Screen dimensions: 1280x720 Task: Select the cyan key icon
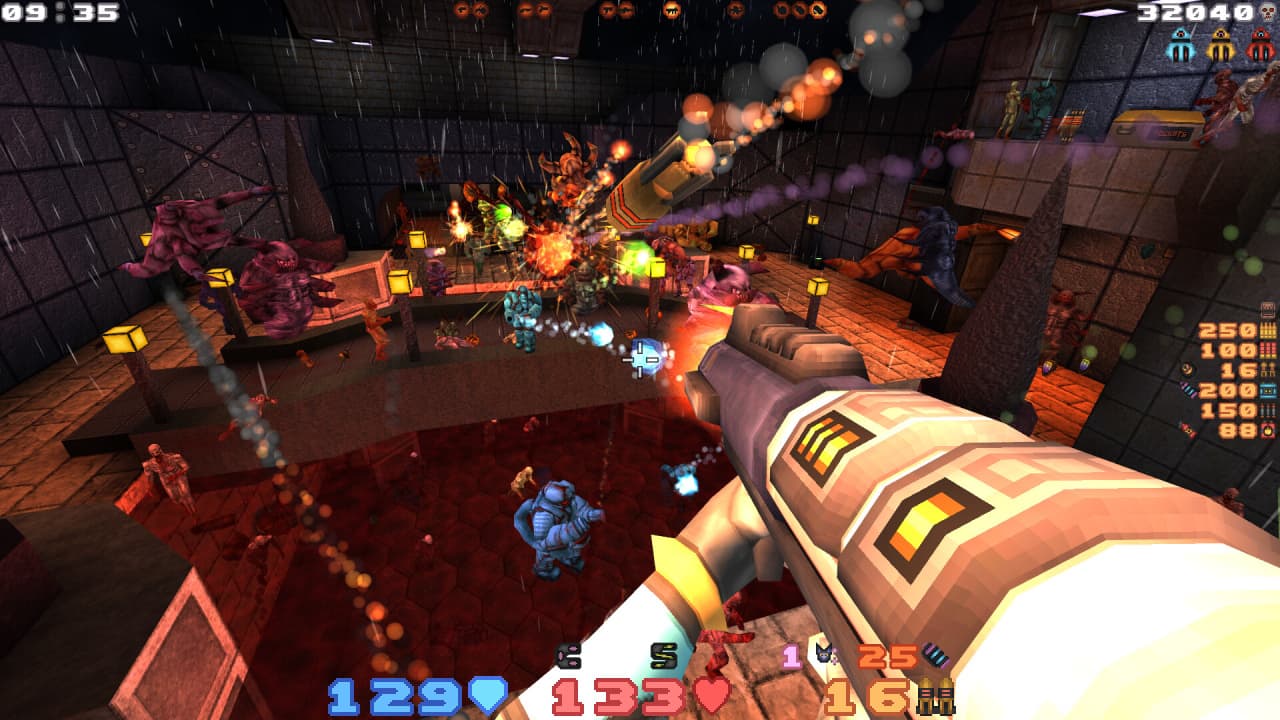point(1181,44)
